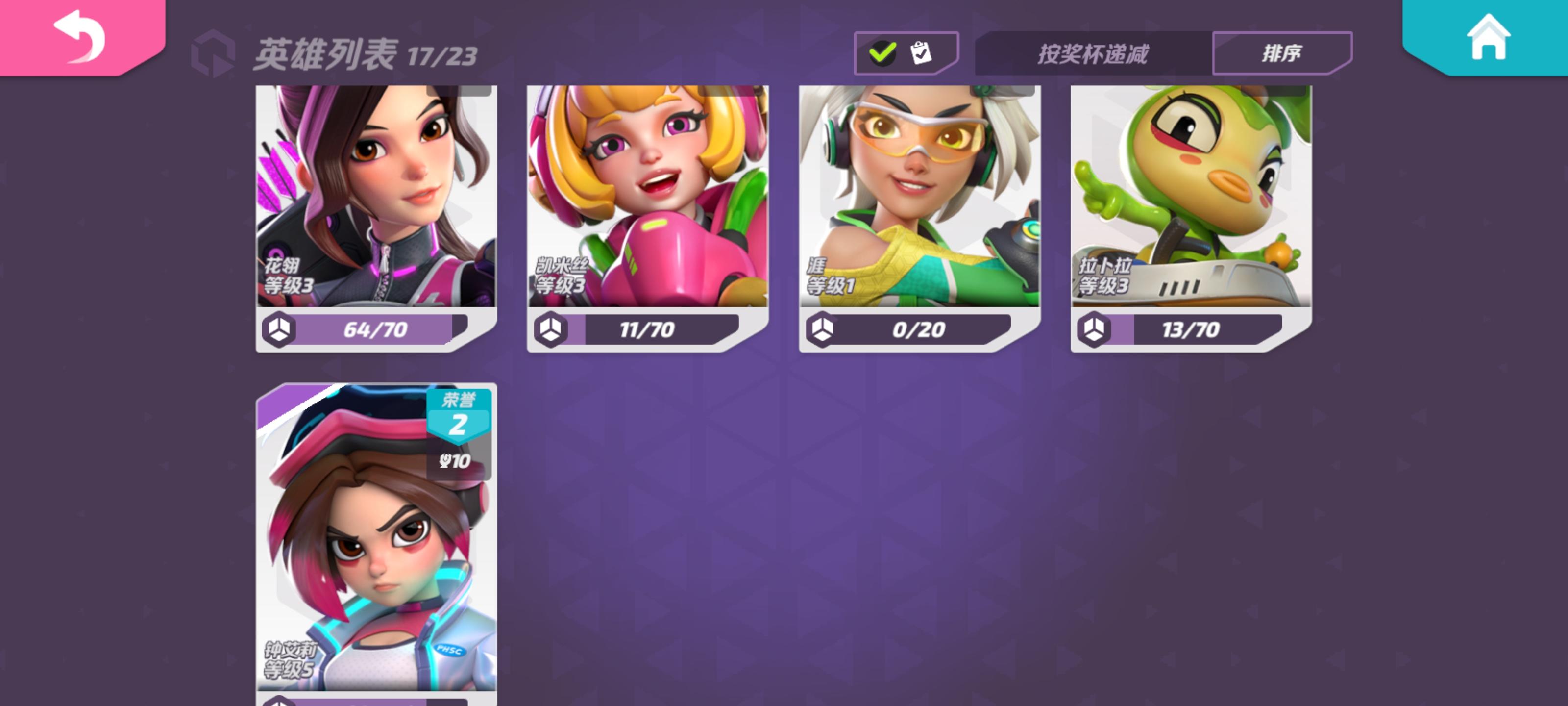This screenshot has width=1568, height=706.
Task: Toggle the green checkmark filter
Action: (x=883, y=53)
